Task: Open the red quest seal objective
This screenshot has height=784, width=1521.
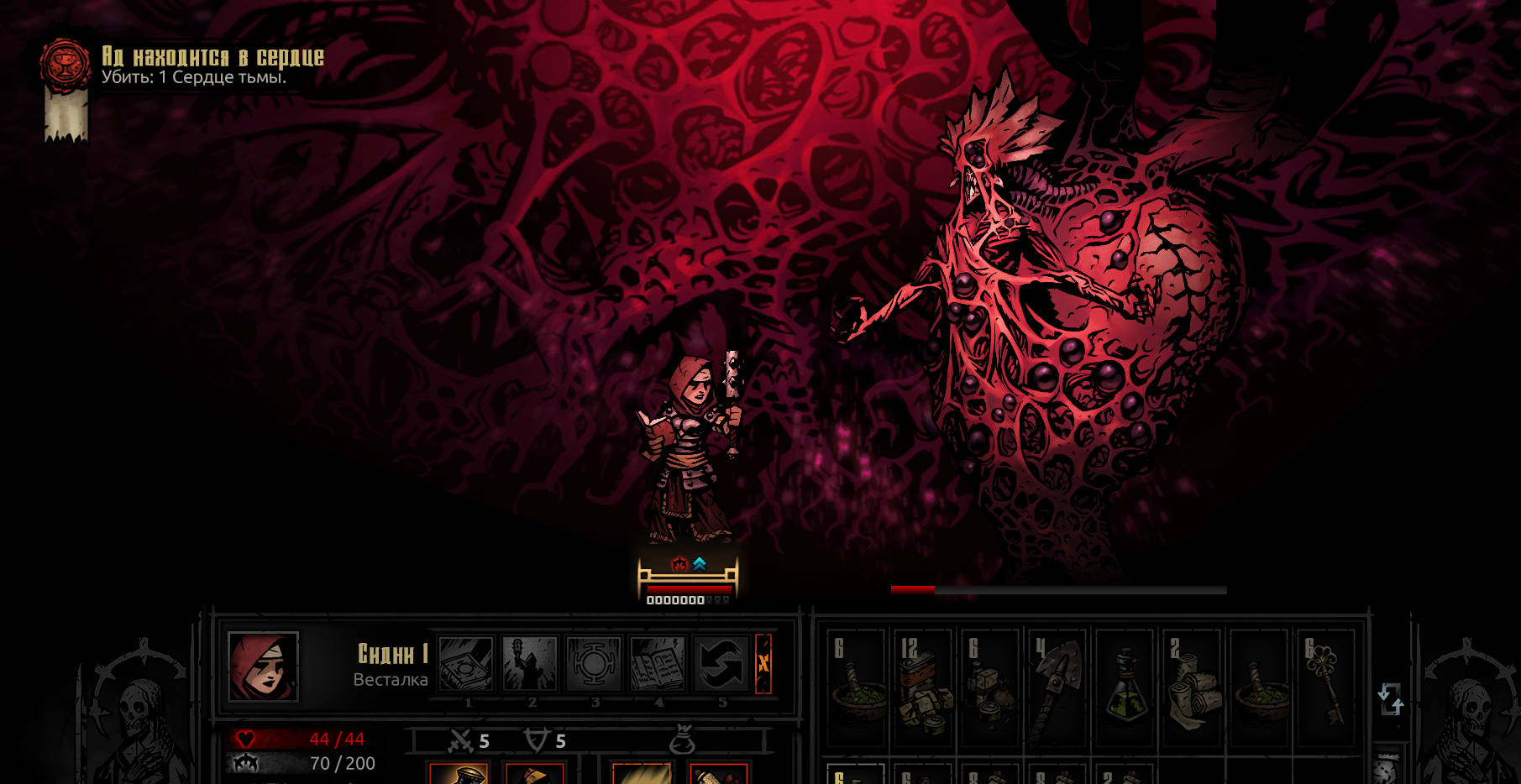Action: tap(66, 64)
